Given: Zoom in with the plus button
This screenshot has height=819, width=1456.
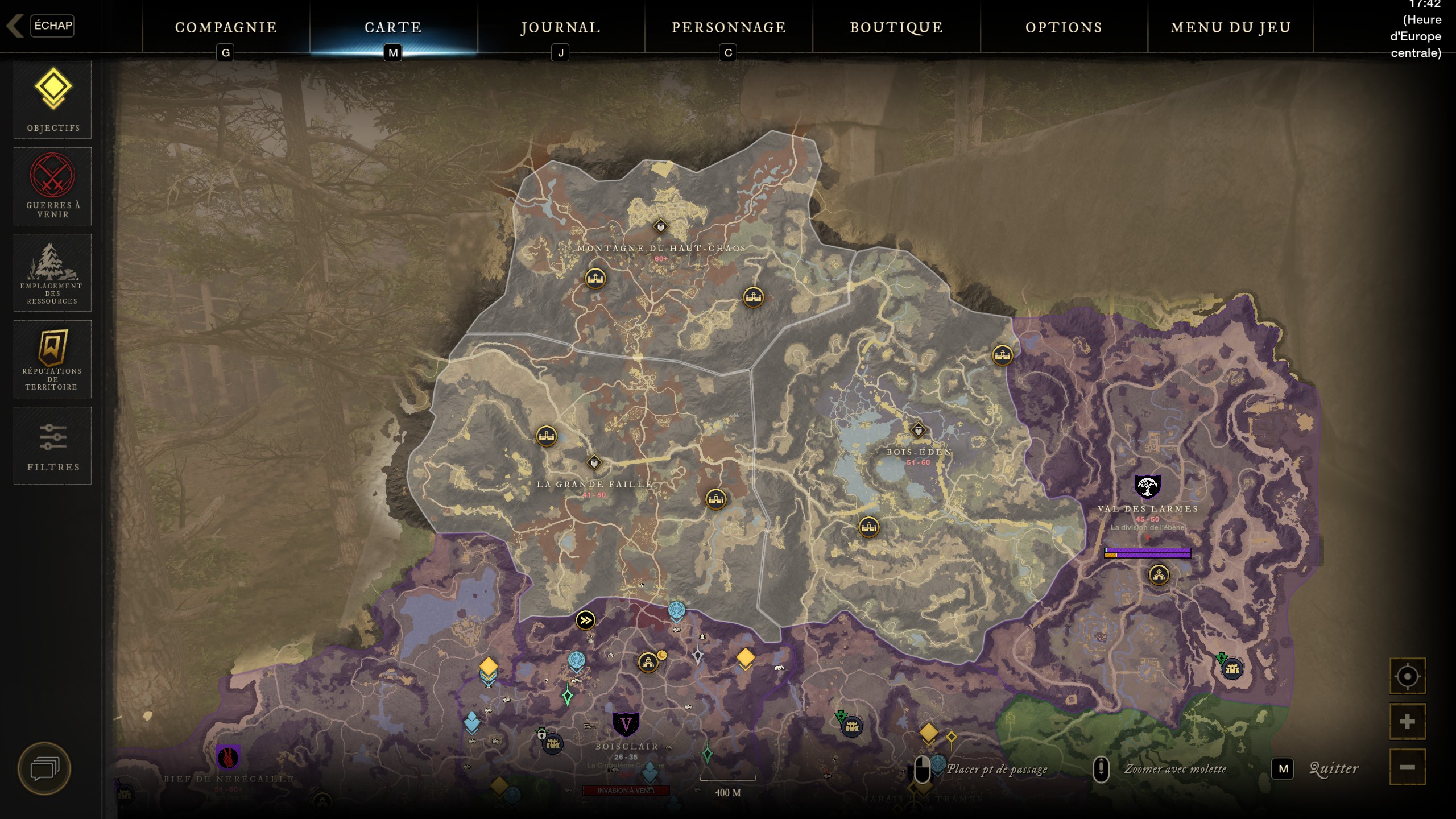Looking at the screenshot, I should (1407, 722).
